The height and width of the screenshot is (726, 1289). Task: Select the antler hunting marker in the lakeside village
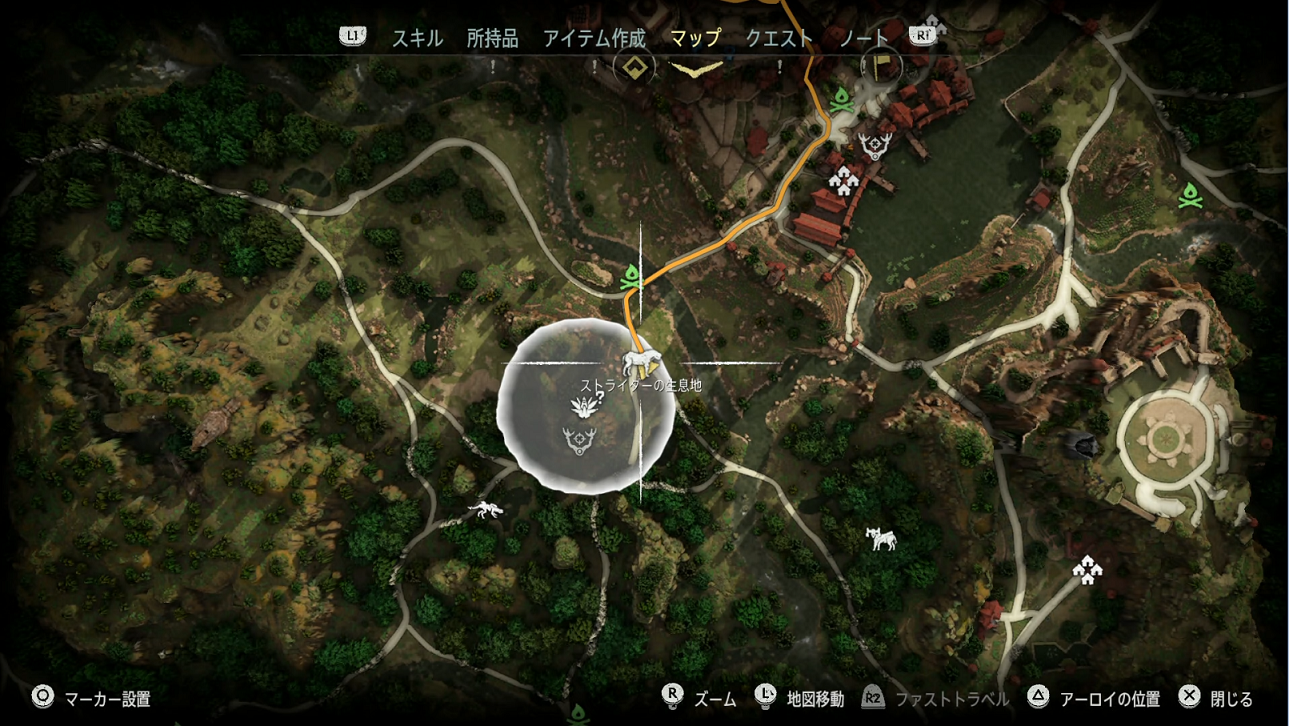tap(875, 147)
